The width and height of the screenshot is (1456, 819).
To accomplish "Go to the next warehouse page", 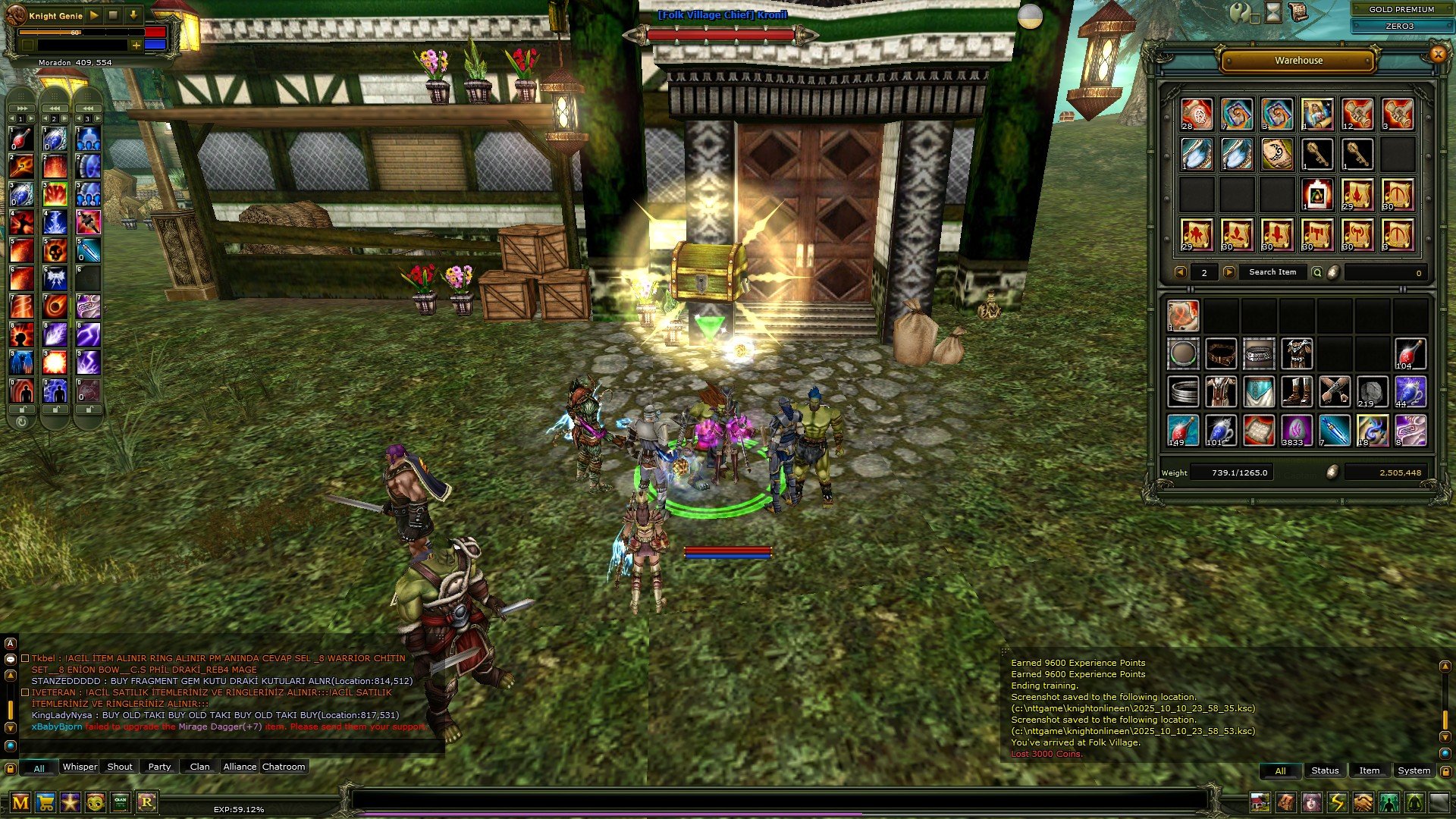I will point(1229,272).
